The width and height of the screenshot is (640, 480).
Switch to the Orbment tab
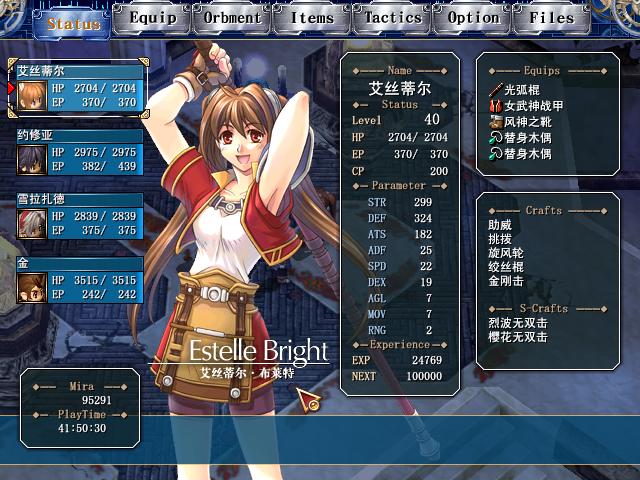tap(232, 18)
